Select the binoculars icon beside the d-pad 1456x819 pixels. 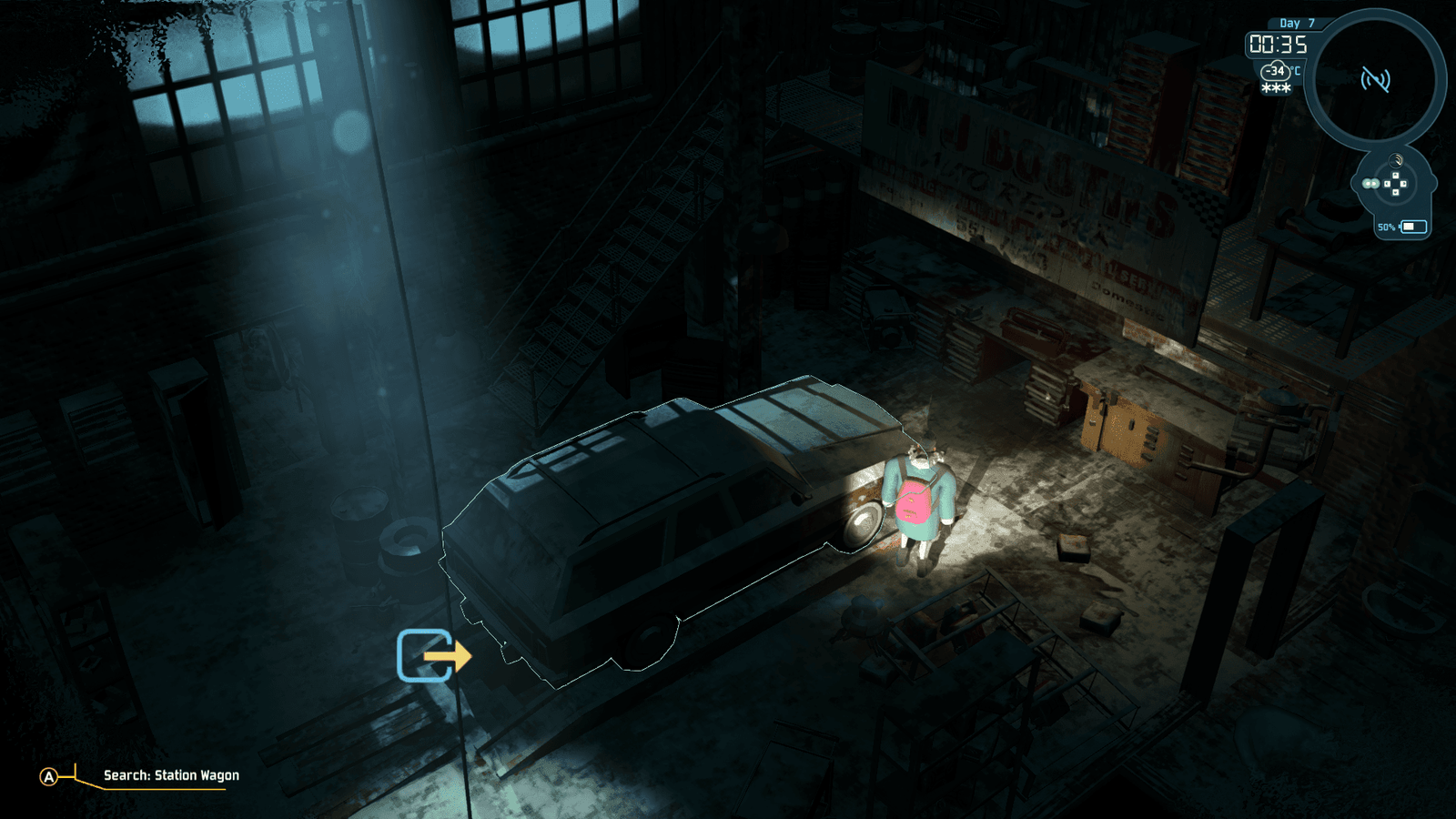tap(1370, 184)
